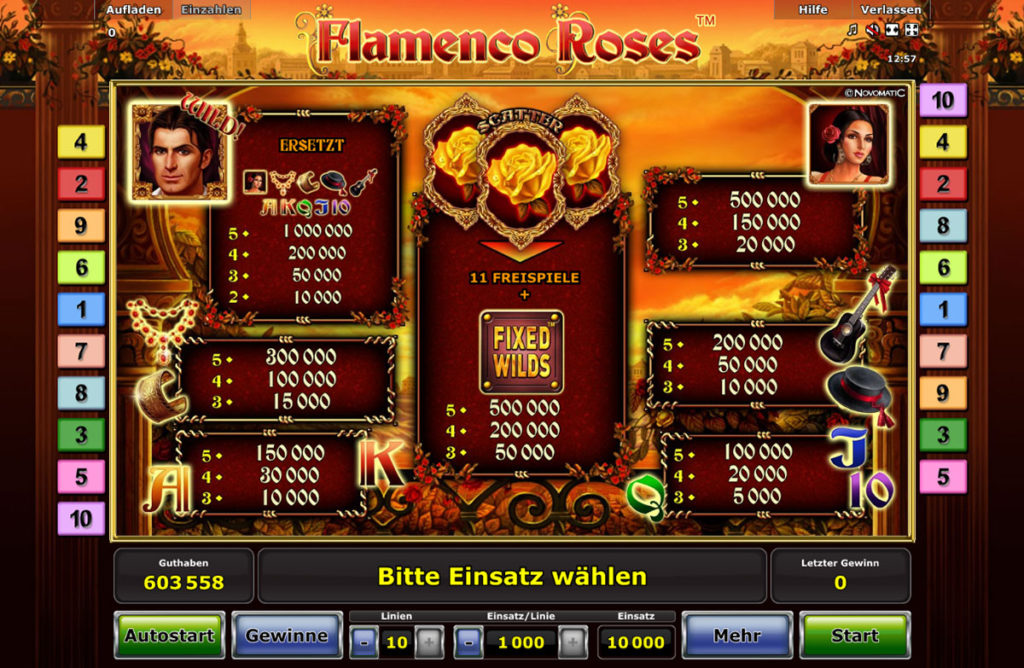Choose Verlassen to leave the game
1024x668 pixels.
(x=889, y=10)
